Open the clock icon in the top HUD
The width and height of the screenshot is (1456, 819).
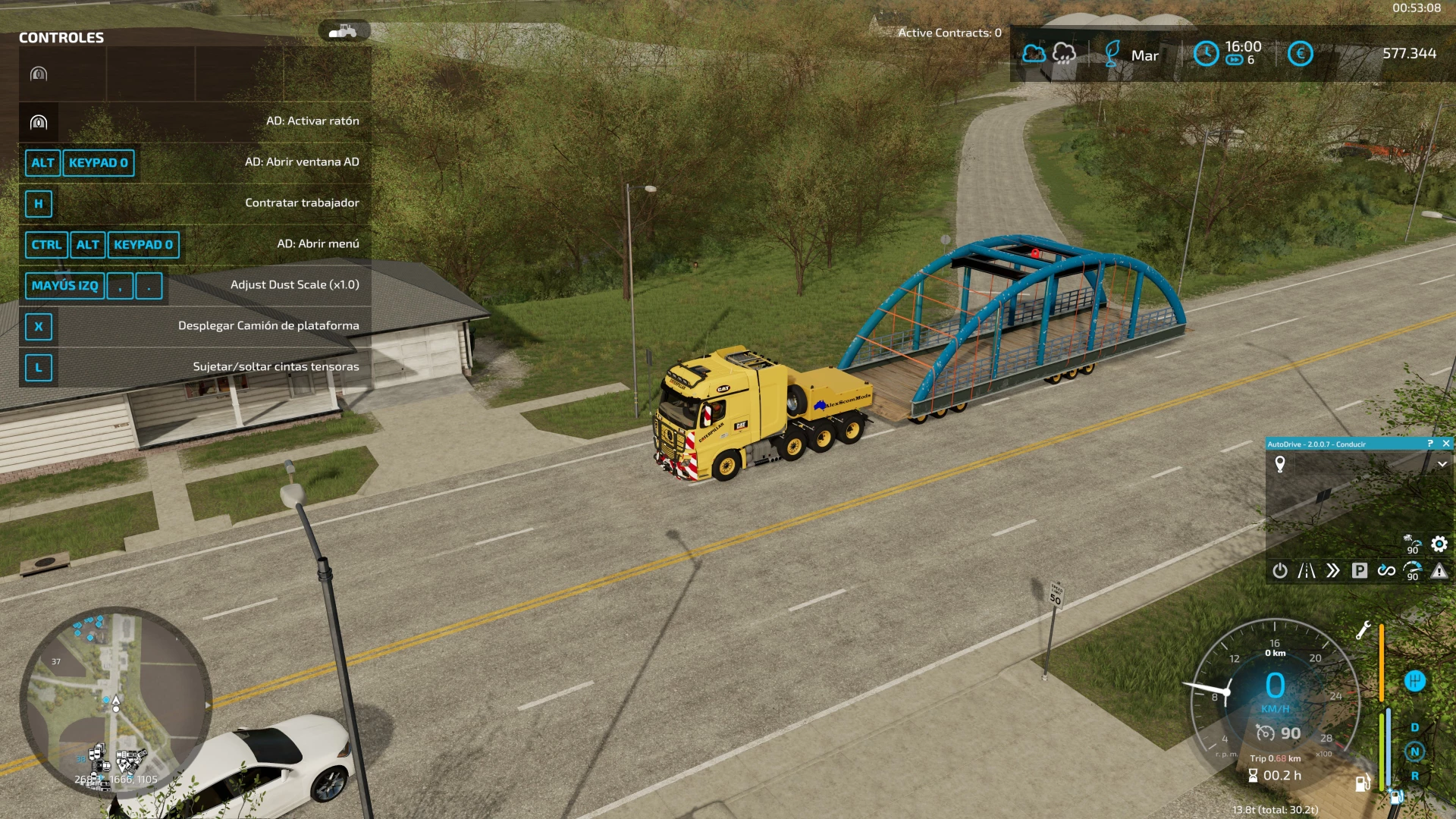[x=1206, y=55]
